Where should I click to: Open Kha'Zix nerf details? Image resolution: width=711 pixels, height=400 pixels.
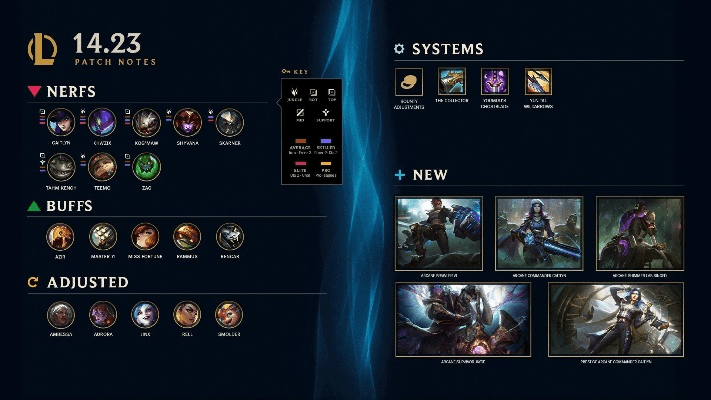pyautogui.click(x=103, y=122)
